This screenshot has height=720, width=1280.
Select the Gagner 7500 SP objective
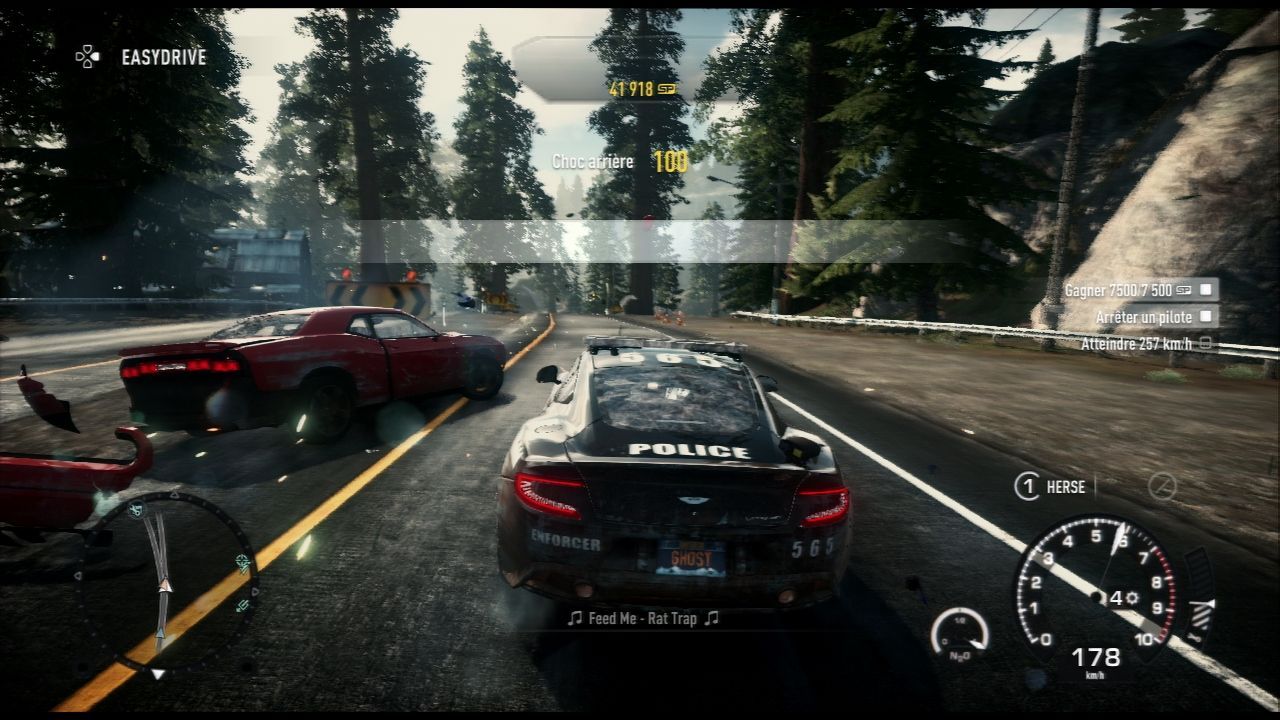pyautogui.click(x=1139, y=290)
